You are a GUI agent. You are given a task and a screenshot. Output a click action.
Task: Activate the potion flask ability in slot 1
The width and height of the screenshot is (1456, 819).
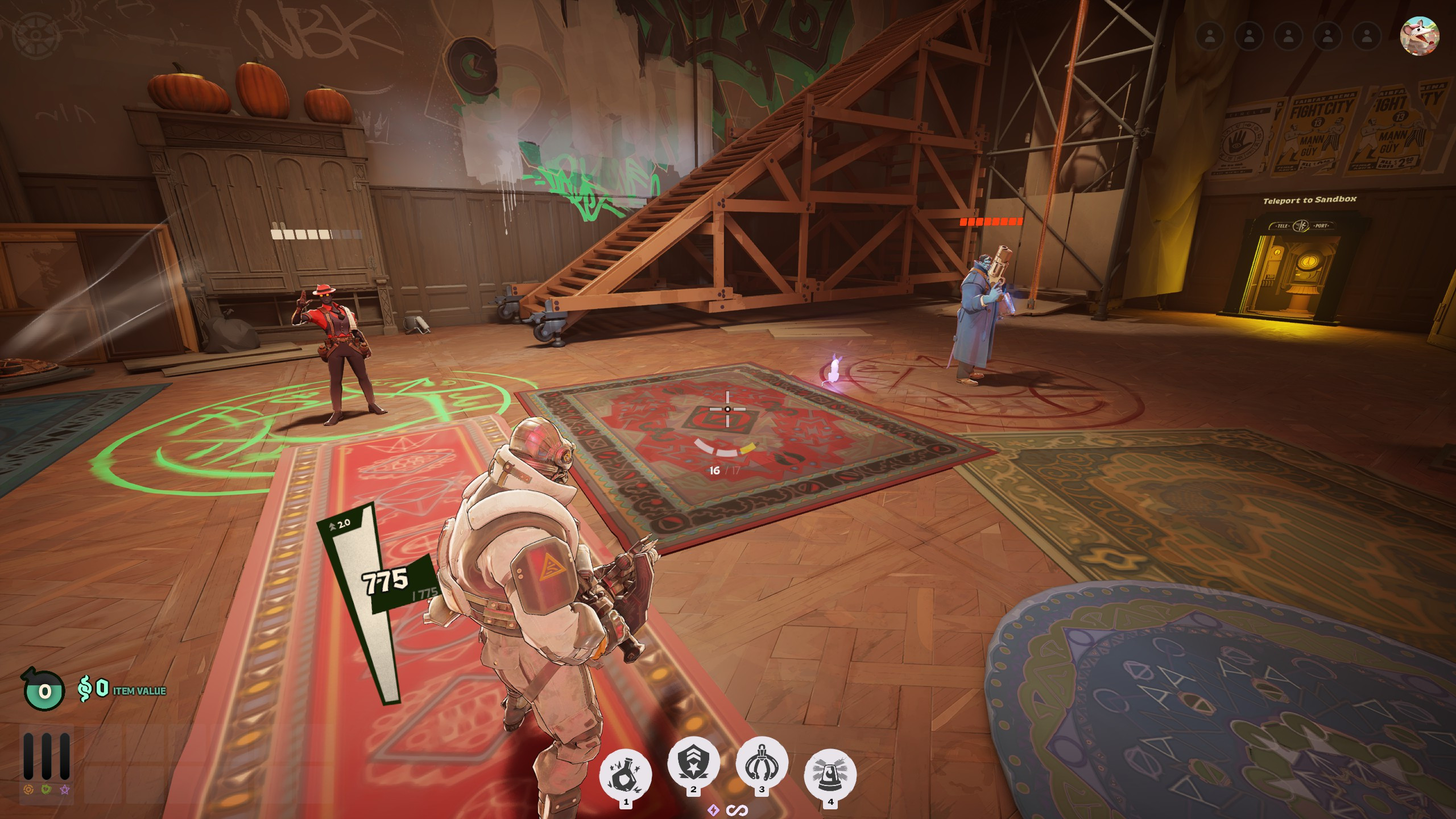click(626, 775)
